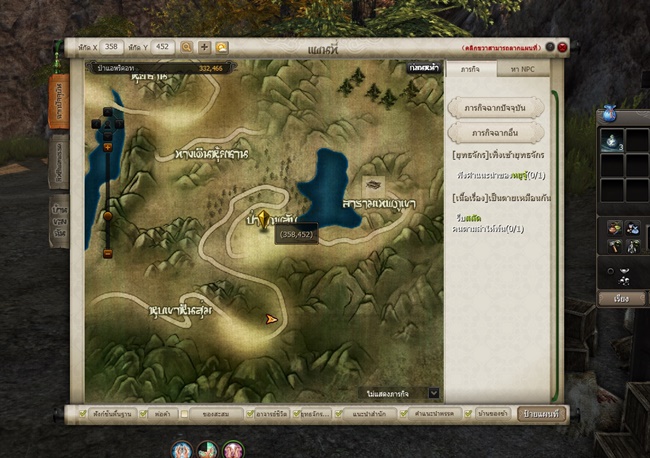This screenshot has height=458, width=650.
Task: Click the golden player marker on the map
Action: [x=262, y=220]
